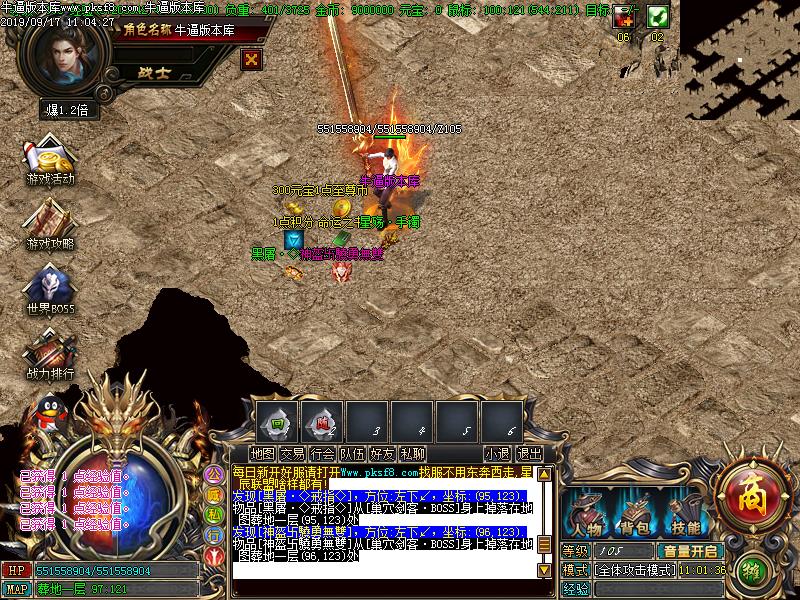This screenshot has width=800, height=600.
Task: Open the 队伍 team button
Action: 352,453
